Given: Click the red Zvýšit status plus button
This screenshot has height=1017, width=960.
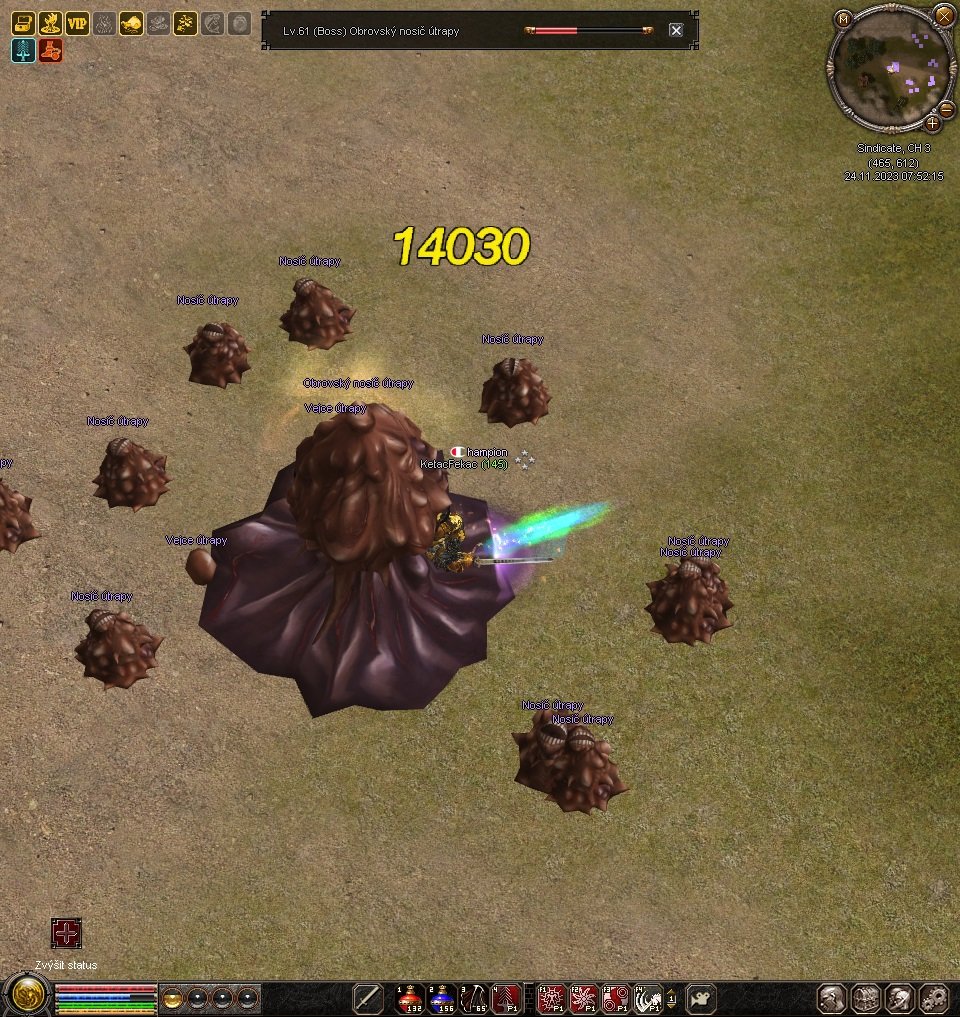Looking at the screenshot, I should click(x=66, y=934).
